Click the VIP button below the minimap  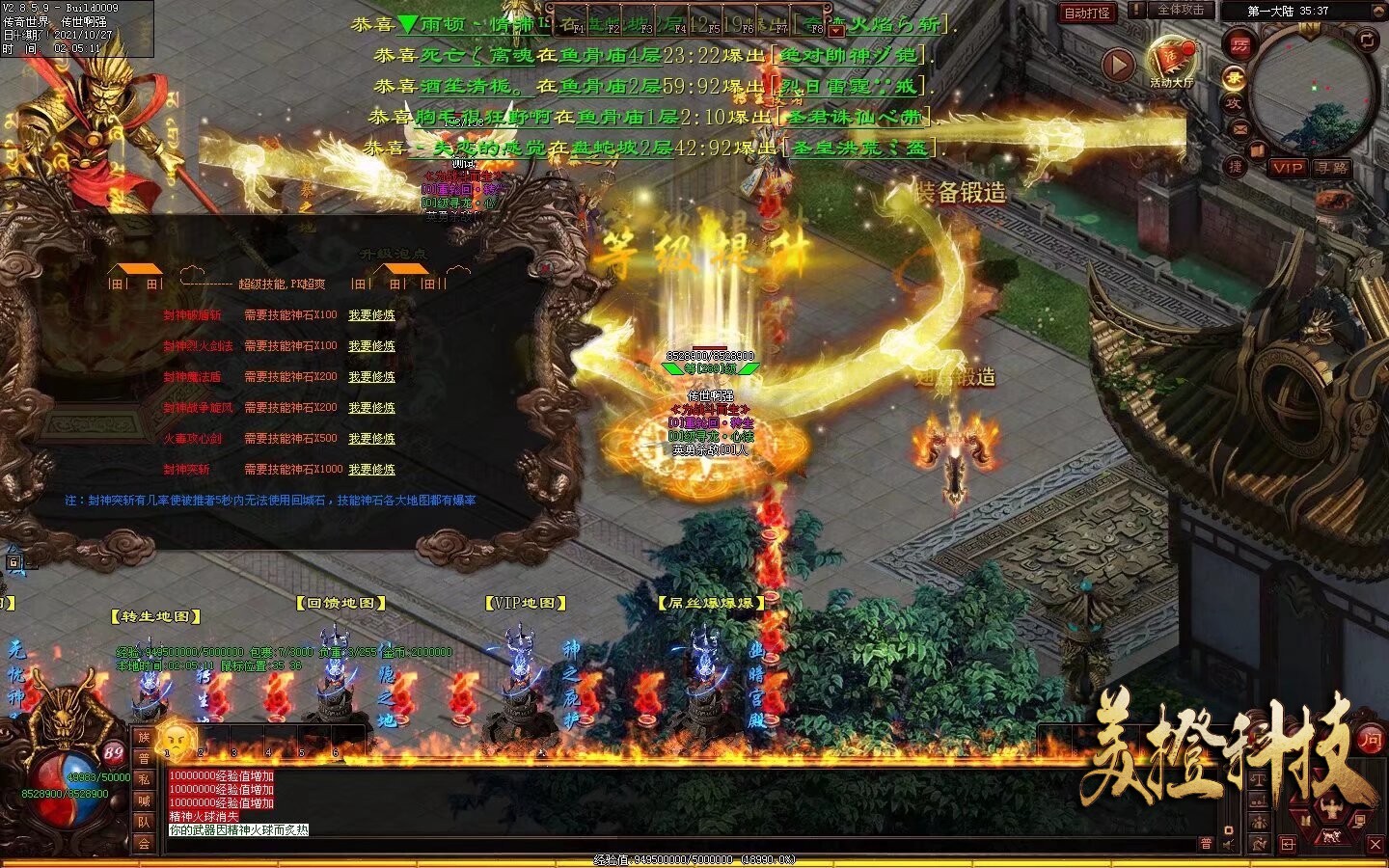tap(1288, 168)
